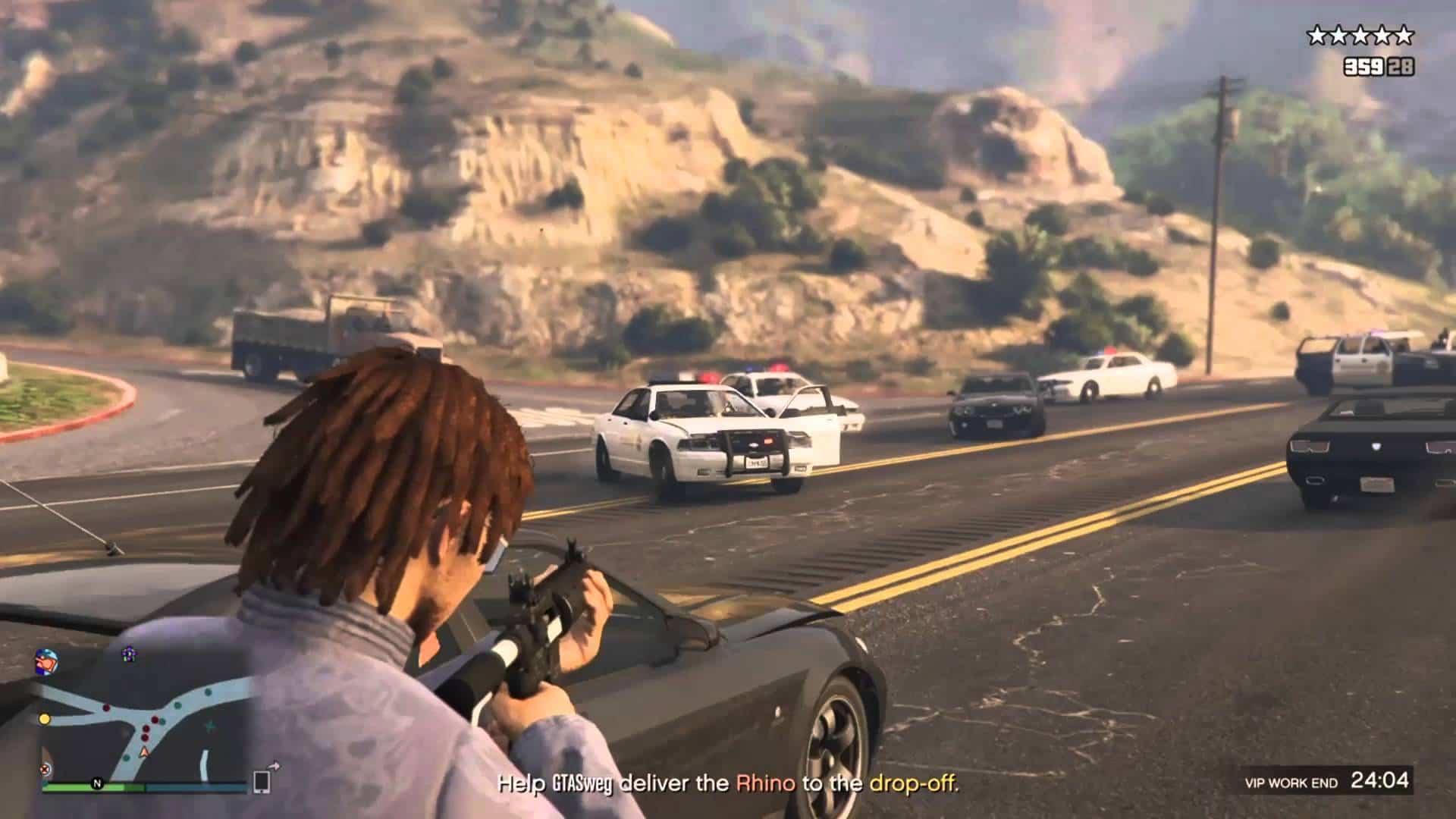The image size is (1456, 819).
Task: Click the north compass marker on minimap
Action: click(97, 783)
